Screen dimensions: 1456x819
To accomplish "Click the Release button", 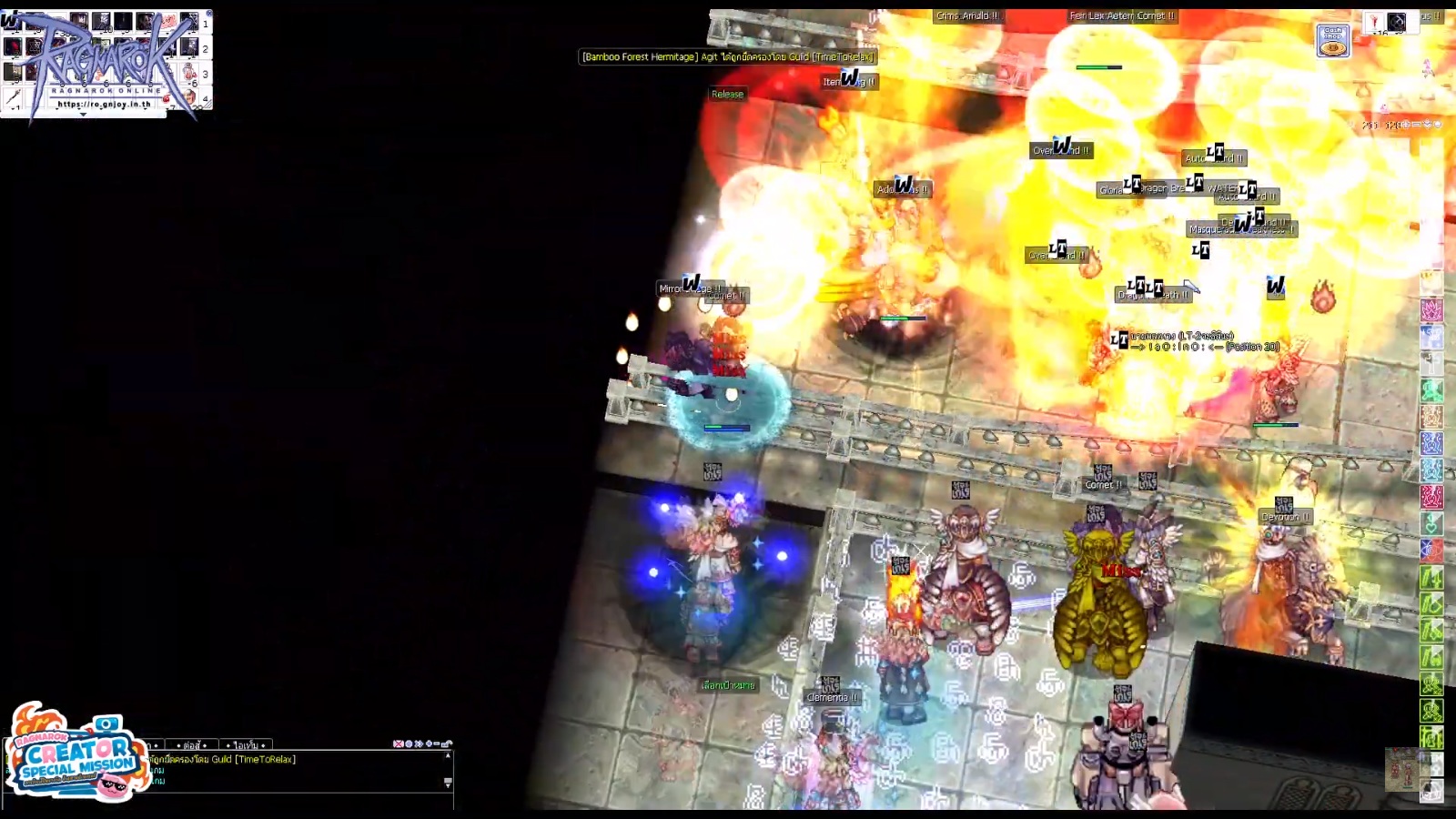I will [x=728, y=94].
